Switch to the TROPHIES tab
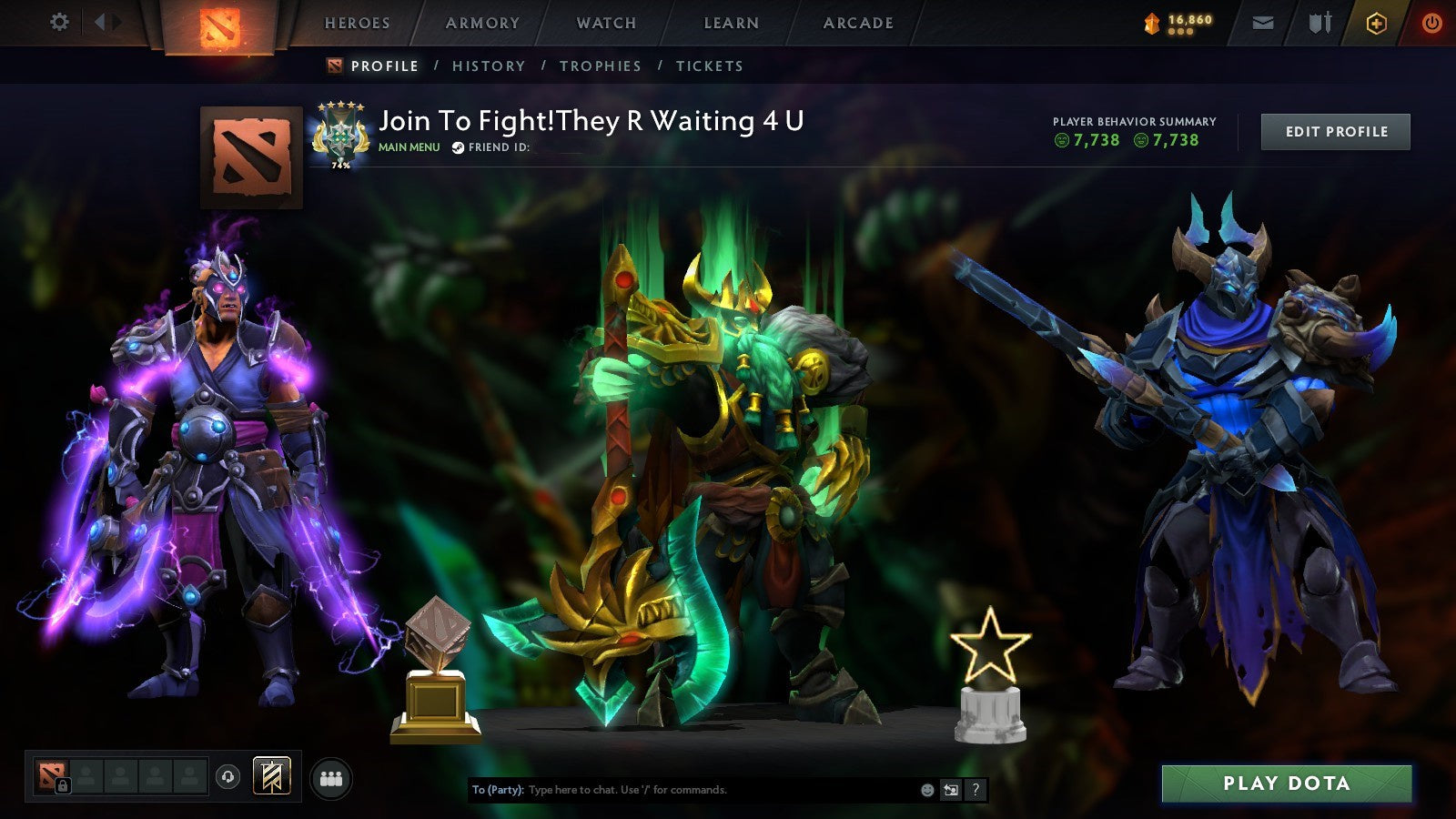This screenshot has height=819, width=1456. (x=602, y=66)
